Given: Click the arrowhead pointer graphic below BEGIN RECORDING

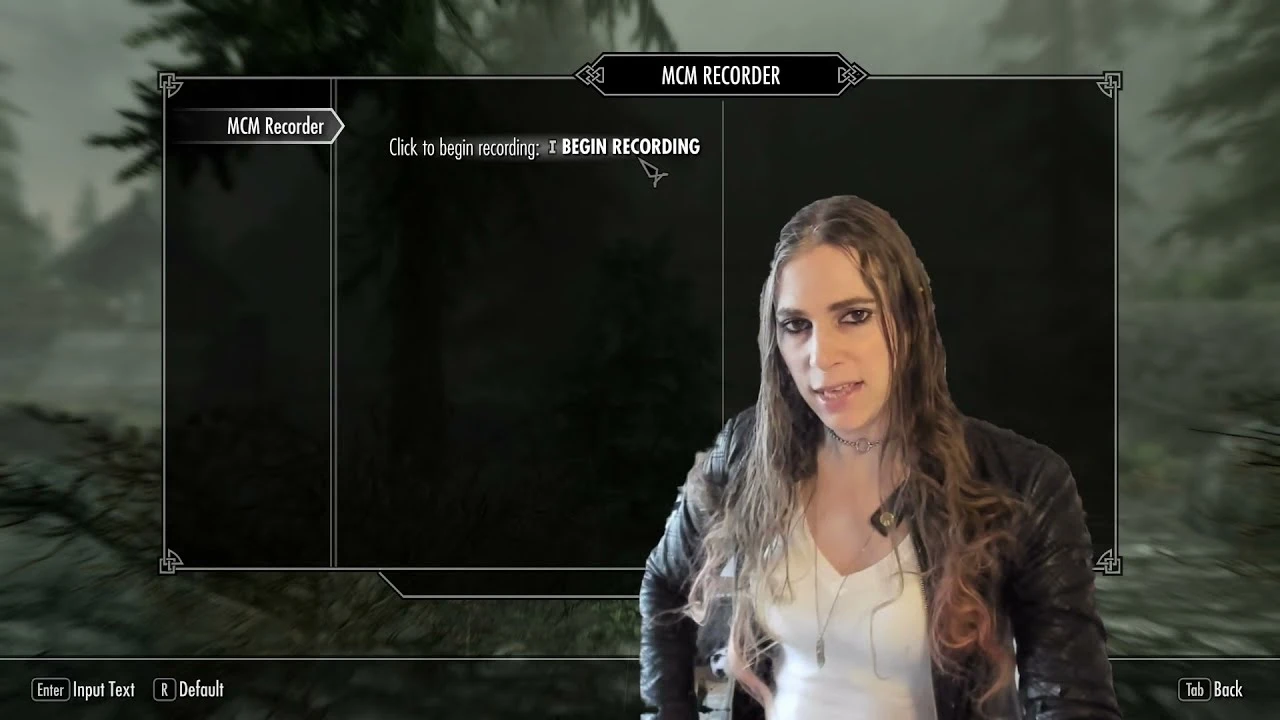Looking at the screenshot, I should [x=655, y=174].
